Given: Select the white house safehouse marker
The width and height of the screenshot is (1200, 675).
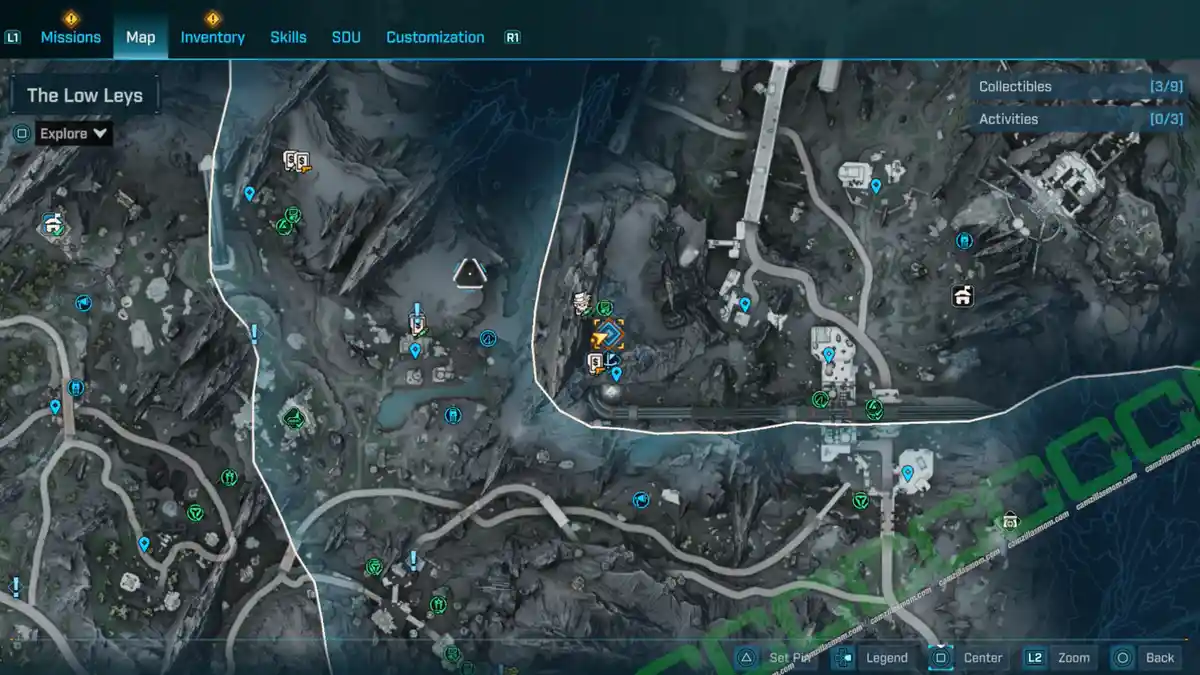Looking at the screenshot, I should [962, 296].
